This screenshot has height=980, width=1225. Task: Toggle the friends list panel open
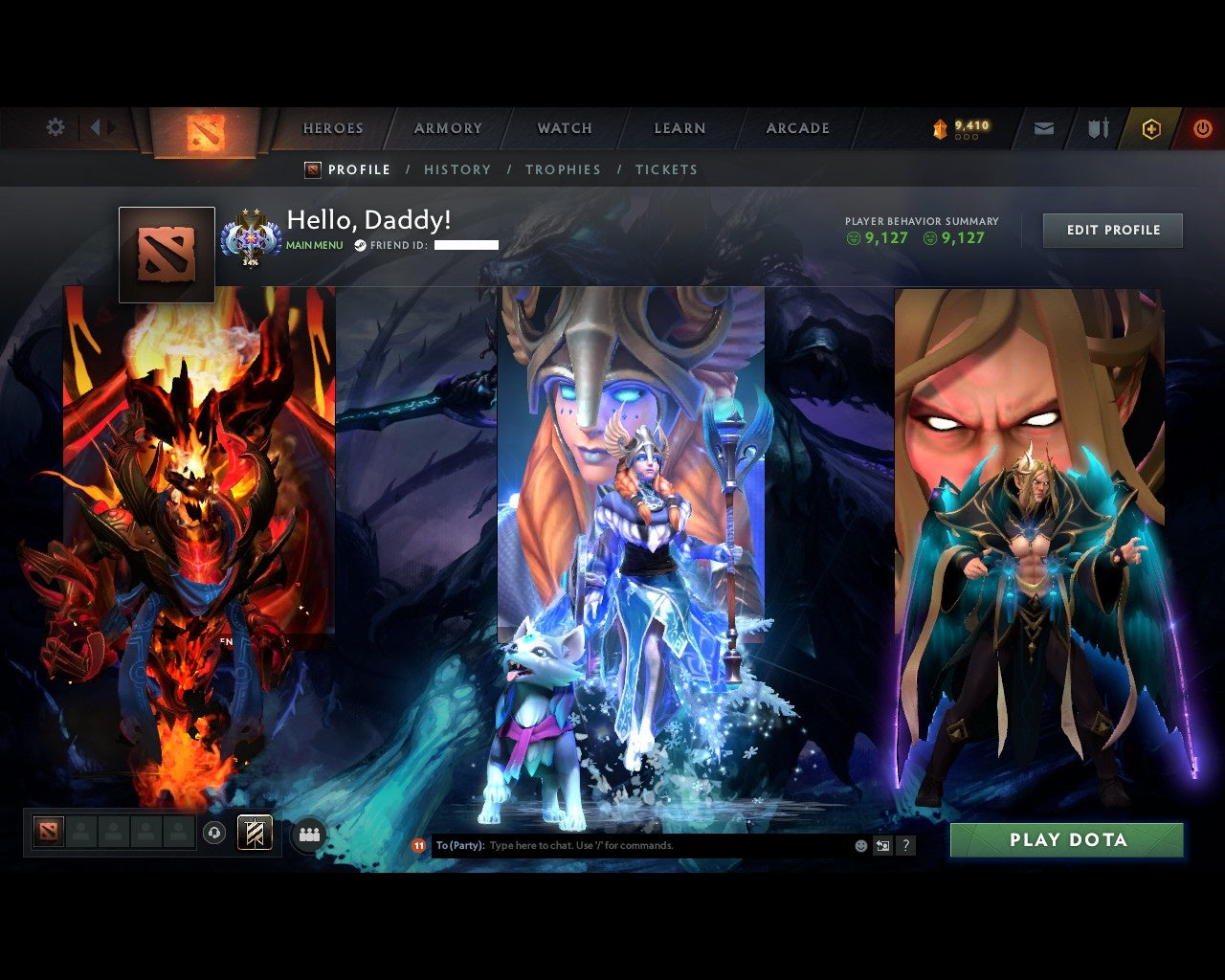pyautogui.click(x=309, y=832)
